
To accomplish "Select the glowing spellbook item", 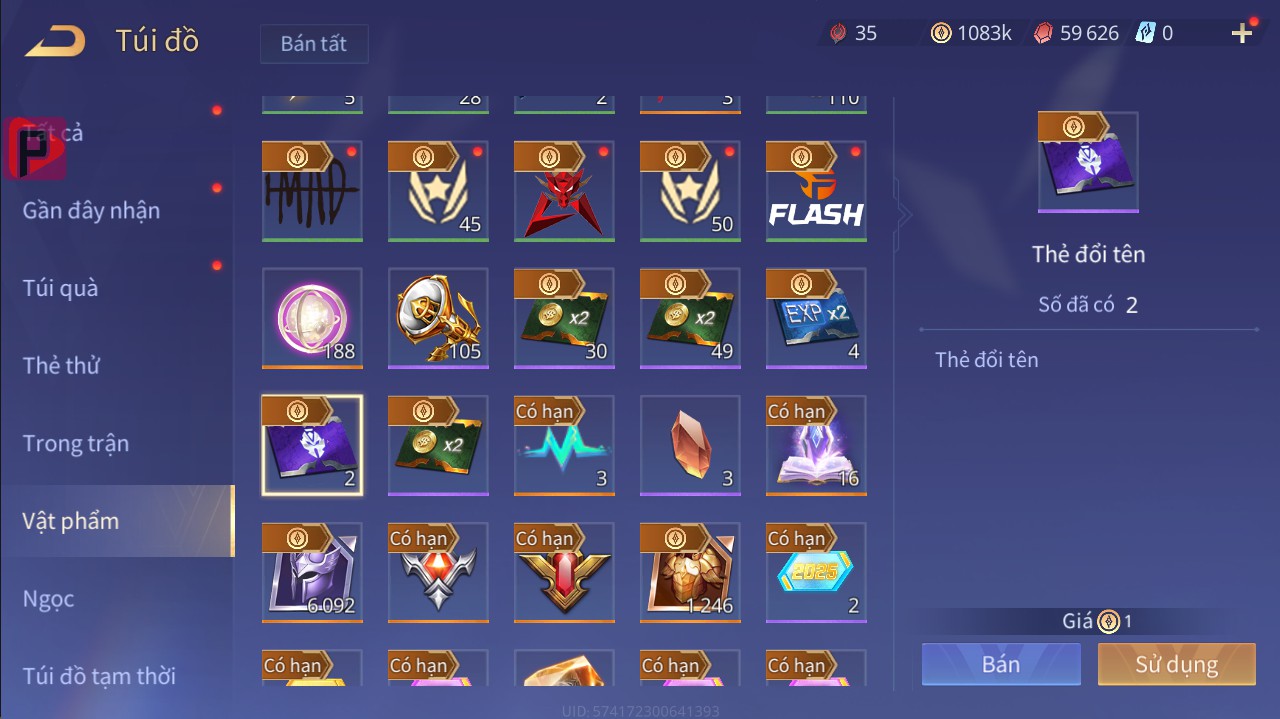I will coord(816,446).
